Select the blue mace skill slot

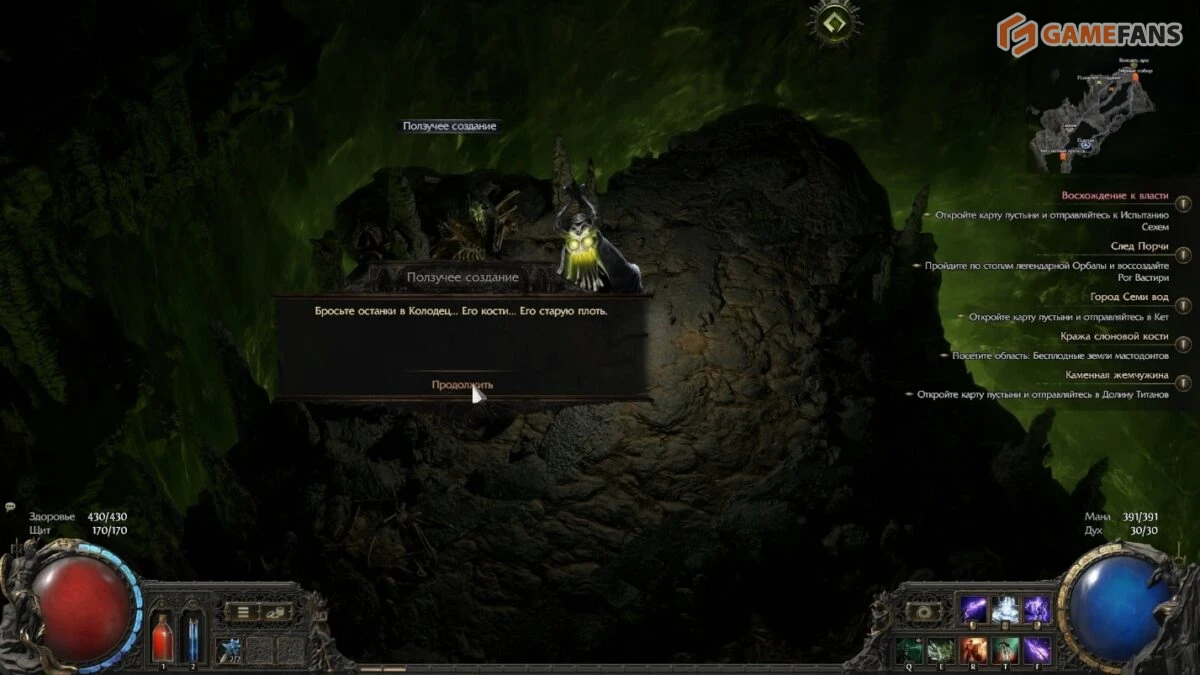230,650
